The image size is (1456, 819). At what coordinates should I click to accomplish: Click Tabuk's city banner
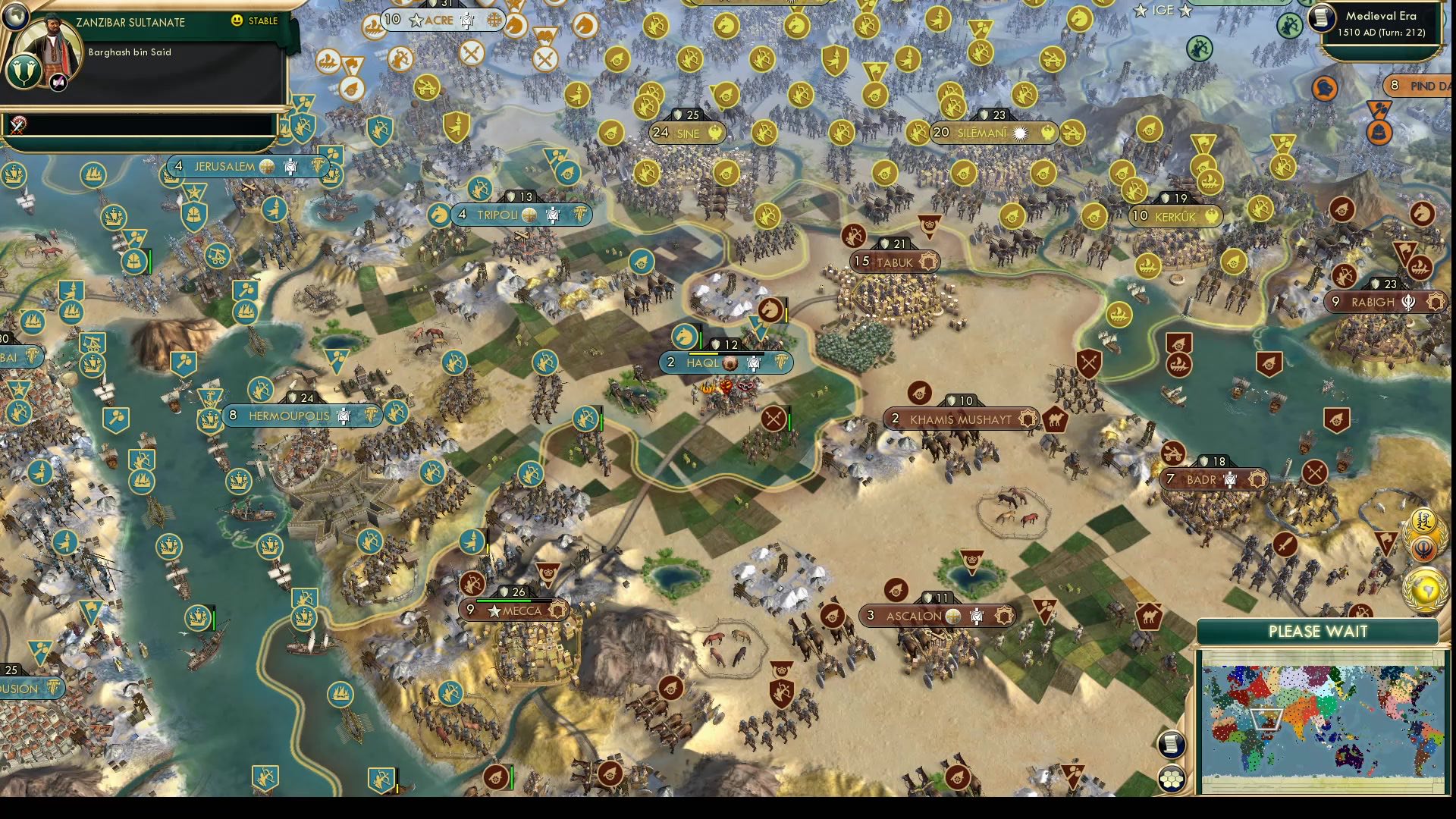(x=893, y=263)
